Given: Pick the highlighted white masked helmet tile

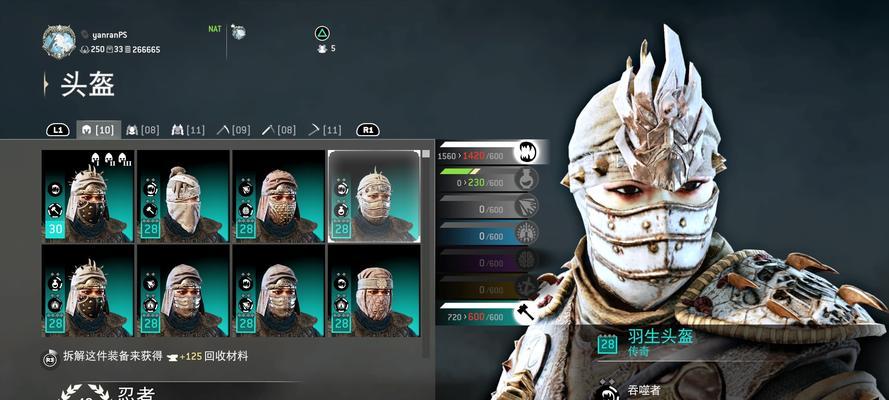Looking at the screenshot, I should point(374,196).
